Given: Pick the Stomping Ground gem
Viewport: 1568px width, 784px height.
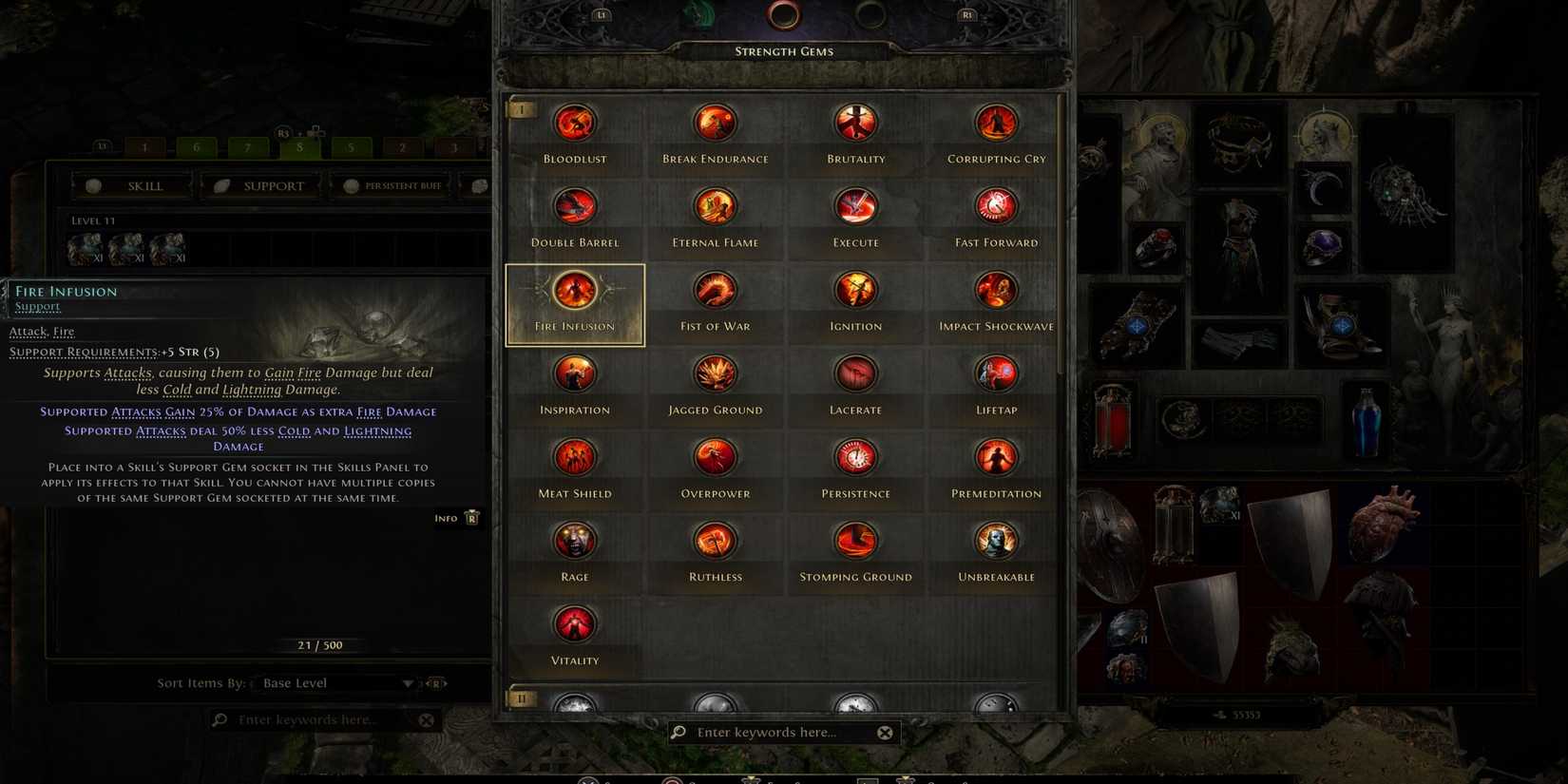Looking at the screenshot, I should (x=855, y=540).
